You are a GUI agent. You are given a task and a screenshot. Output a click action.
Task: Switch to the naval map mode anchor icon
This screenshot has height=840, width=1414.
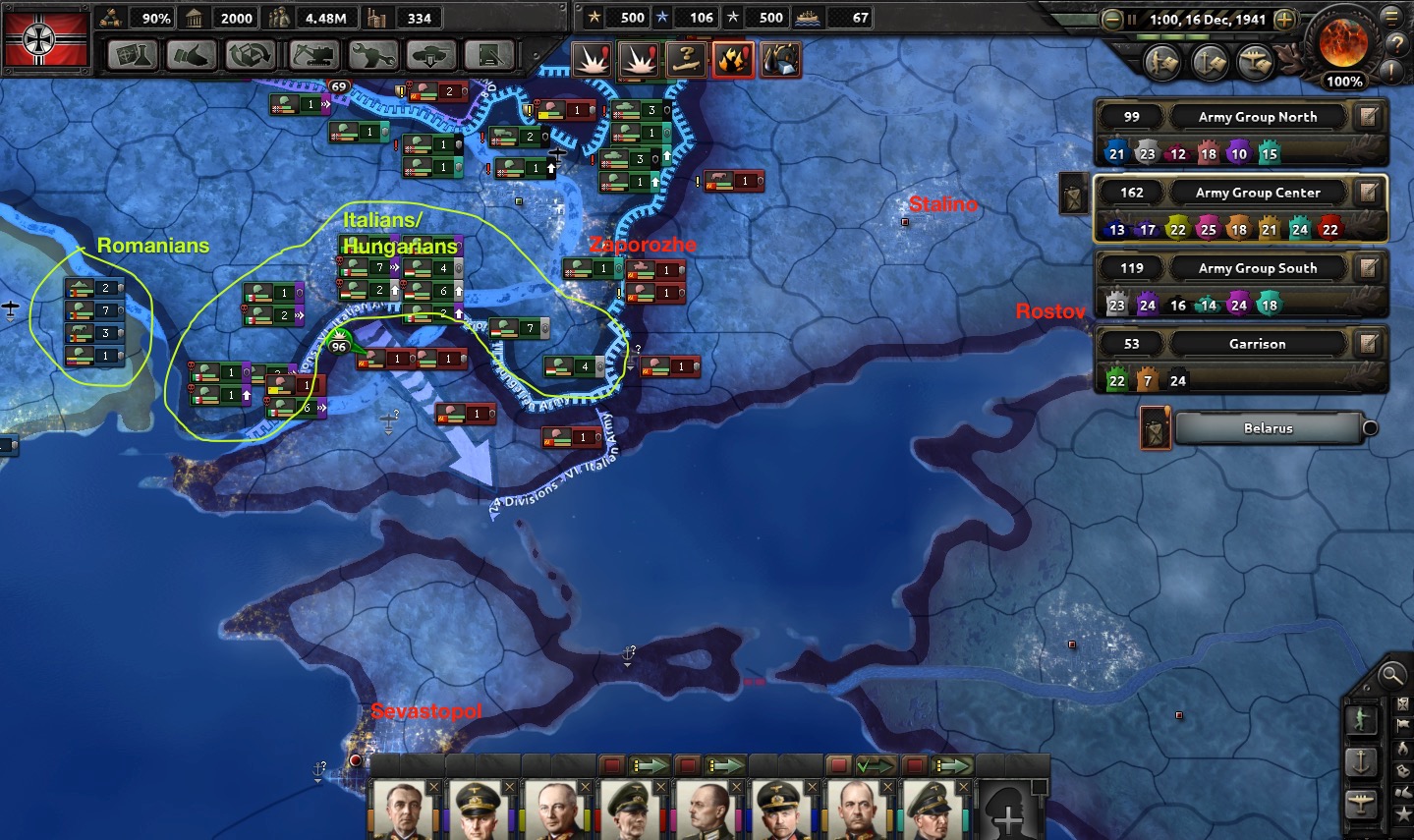point(1361,760)
